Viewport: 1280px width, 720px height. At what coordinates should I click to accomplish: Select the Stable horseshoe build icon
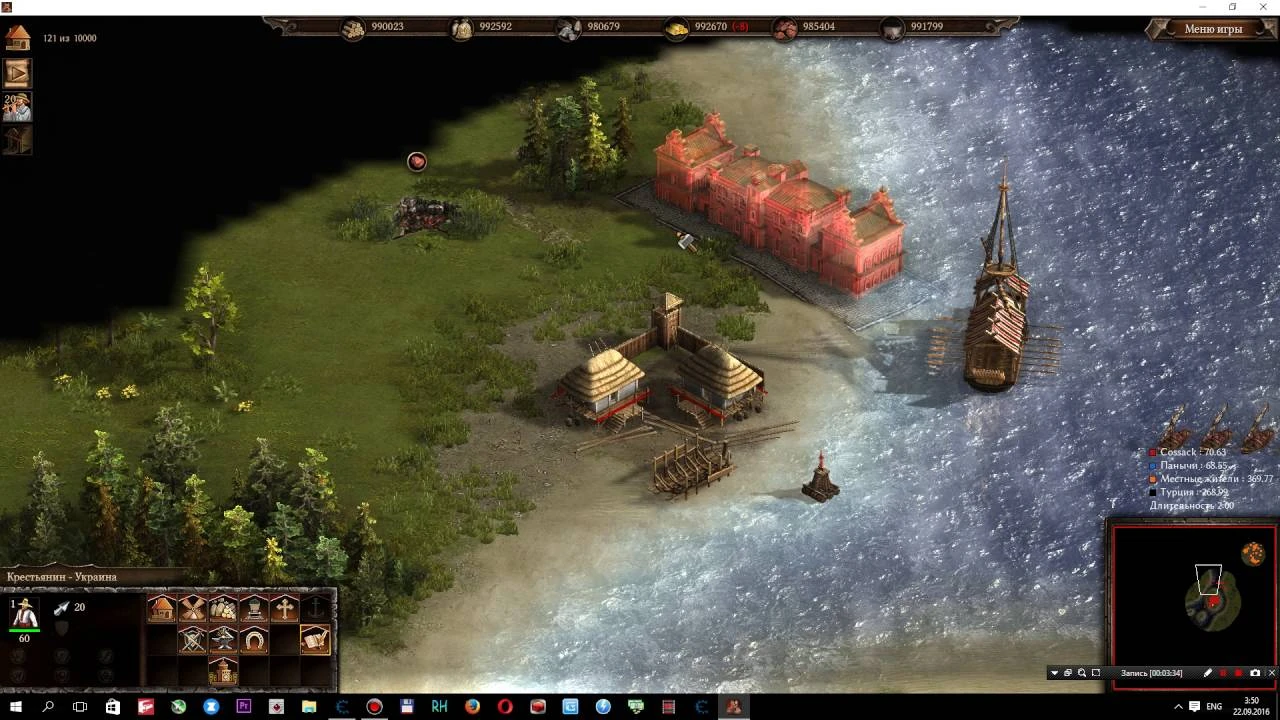point(253,639)
